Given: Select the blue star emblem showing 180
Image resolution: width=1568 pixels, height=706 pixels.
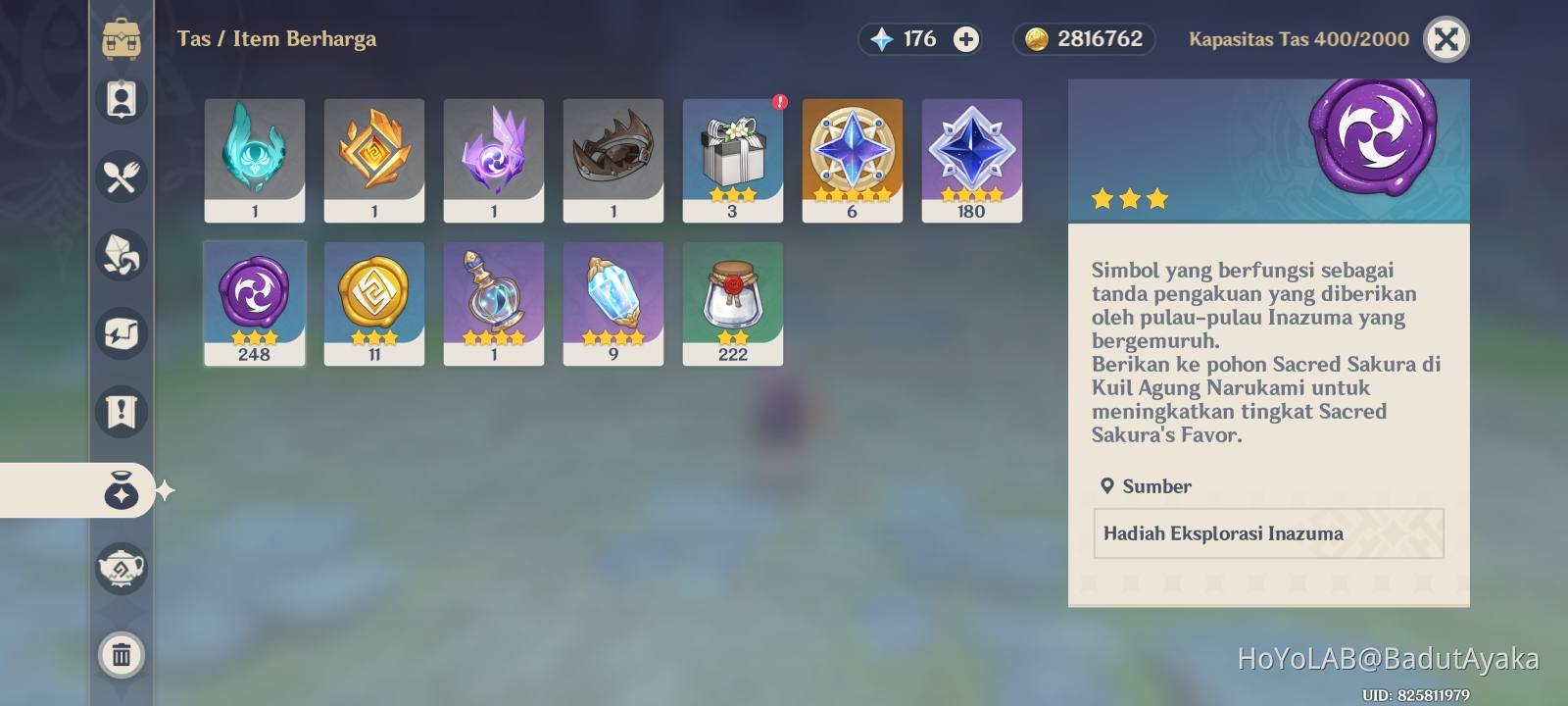Looking at the screenshot, I should point(972,160).
